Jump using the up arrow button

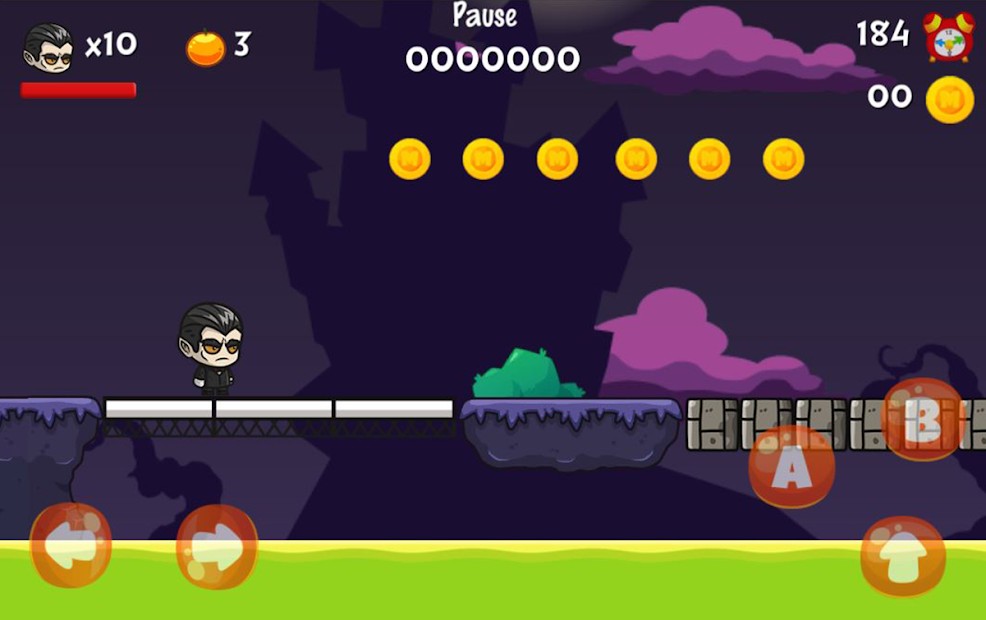point(902,557)
